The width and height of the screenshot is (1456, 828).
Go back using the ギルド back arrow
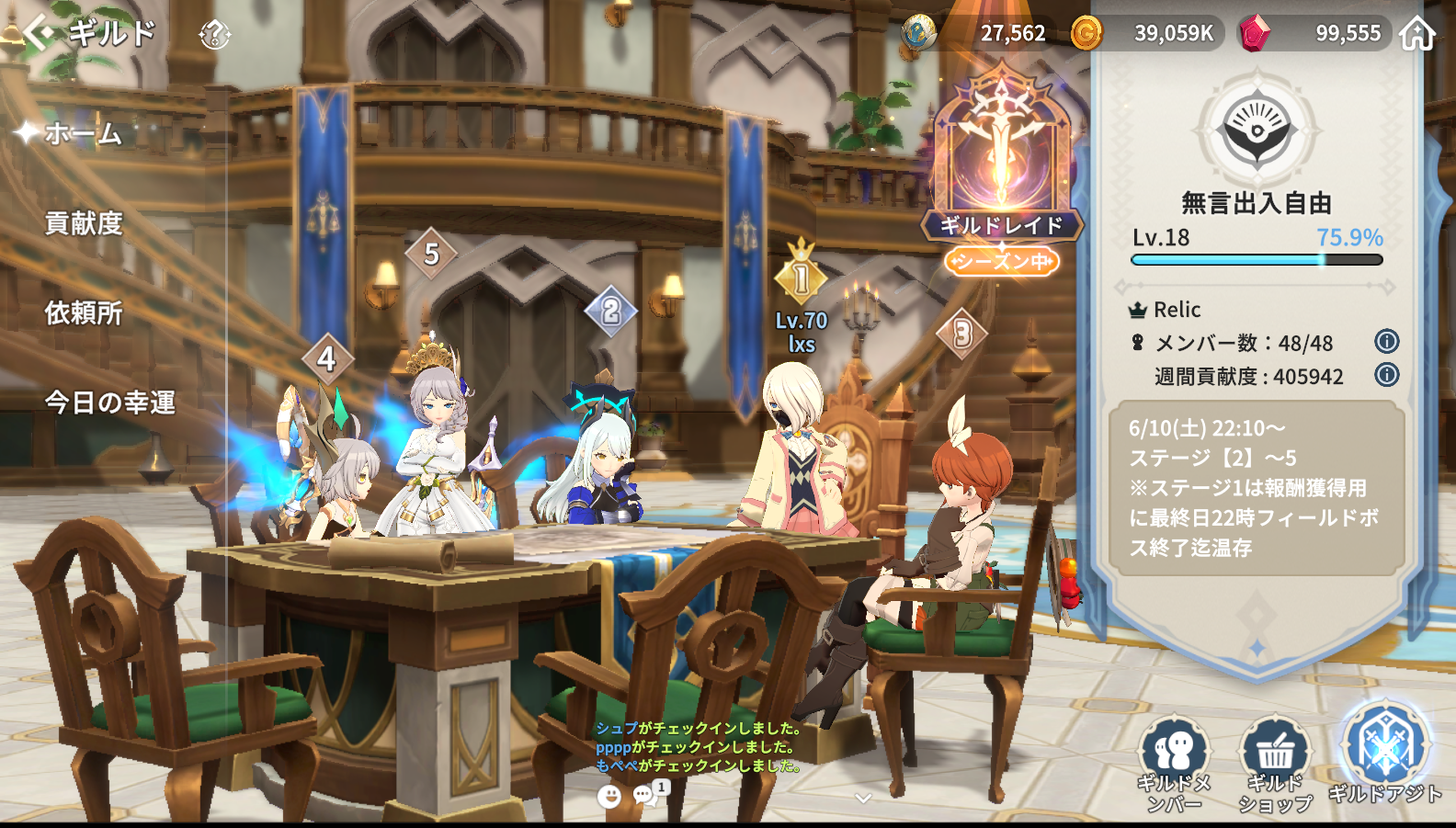[x=39, y=33]
